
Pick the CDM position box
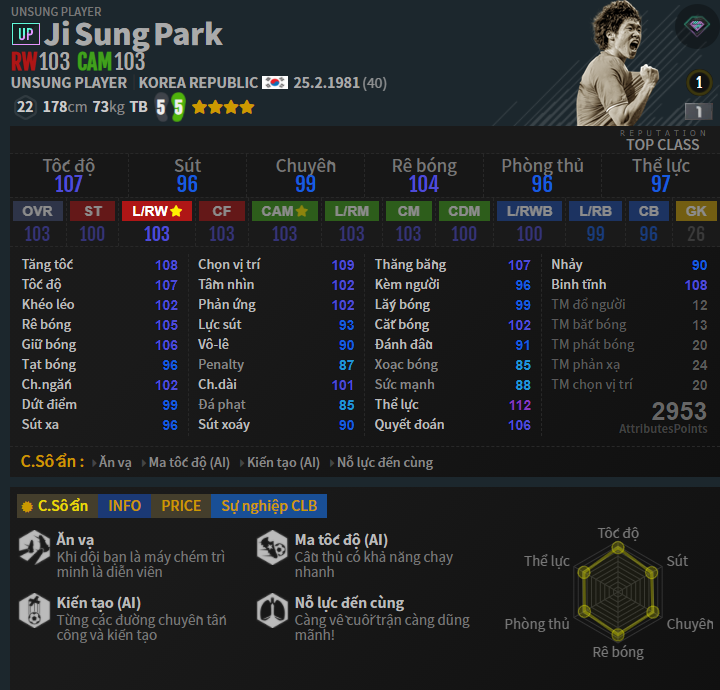point(464,211)
